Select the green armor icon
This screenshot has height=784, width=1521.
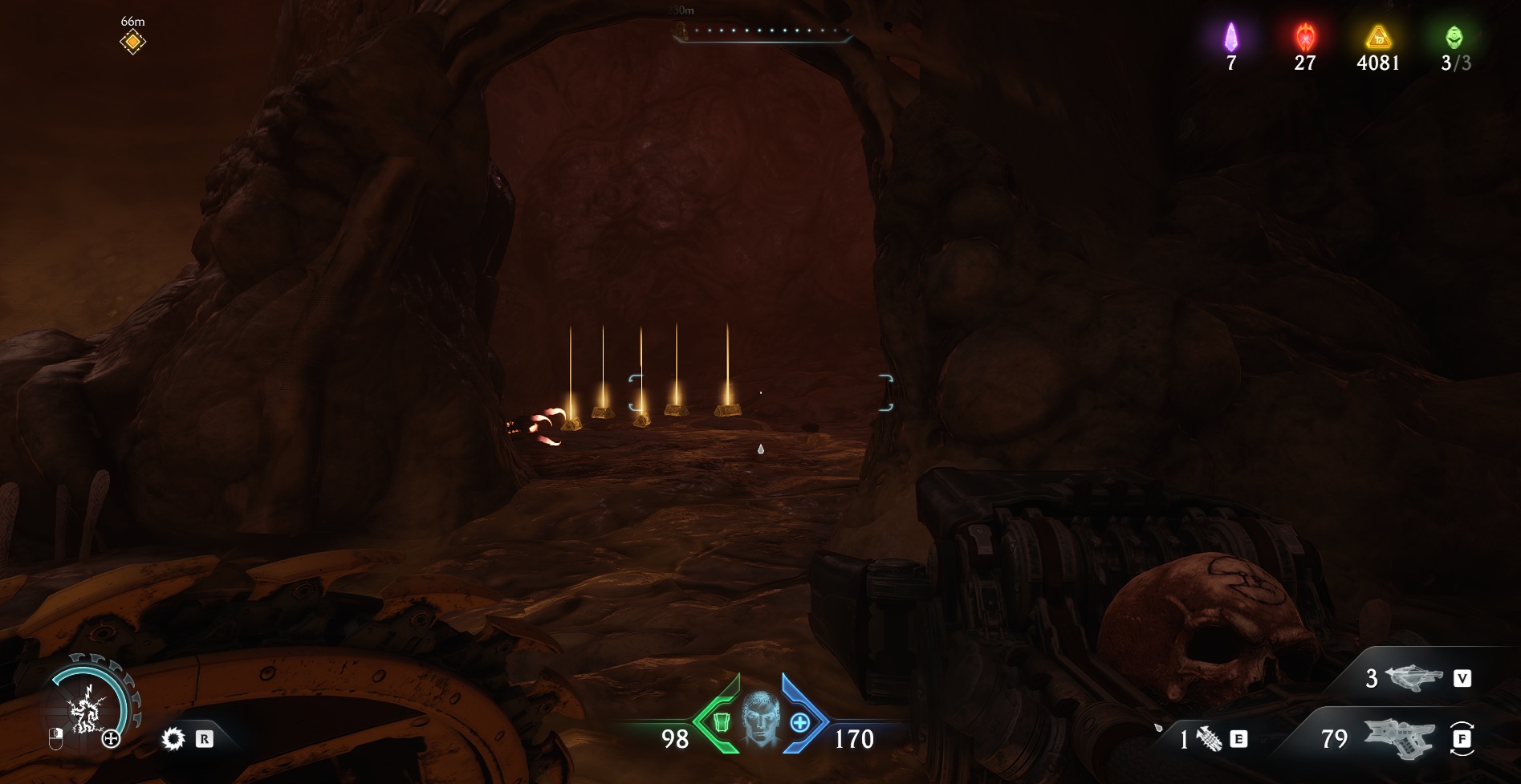[x=721, y=722]
